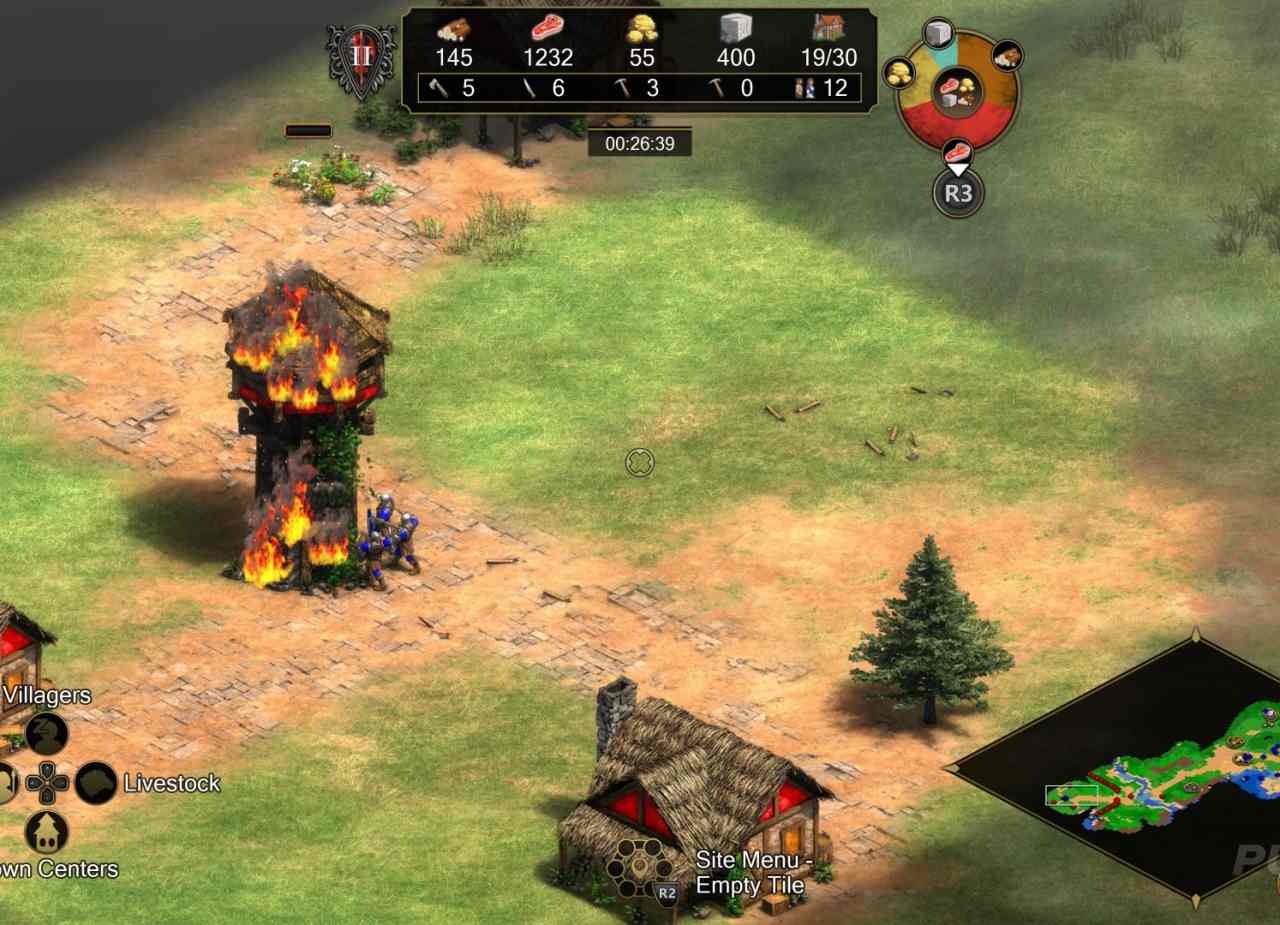Choose the Livestock shortcut icon

96,783
